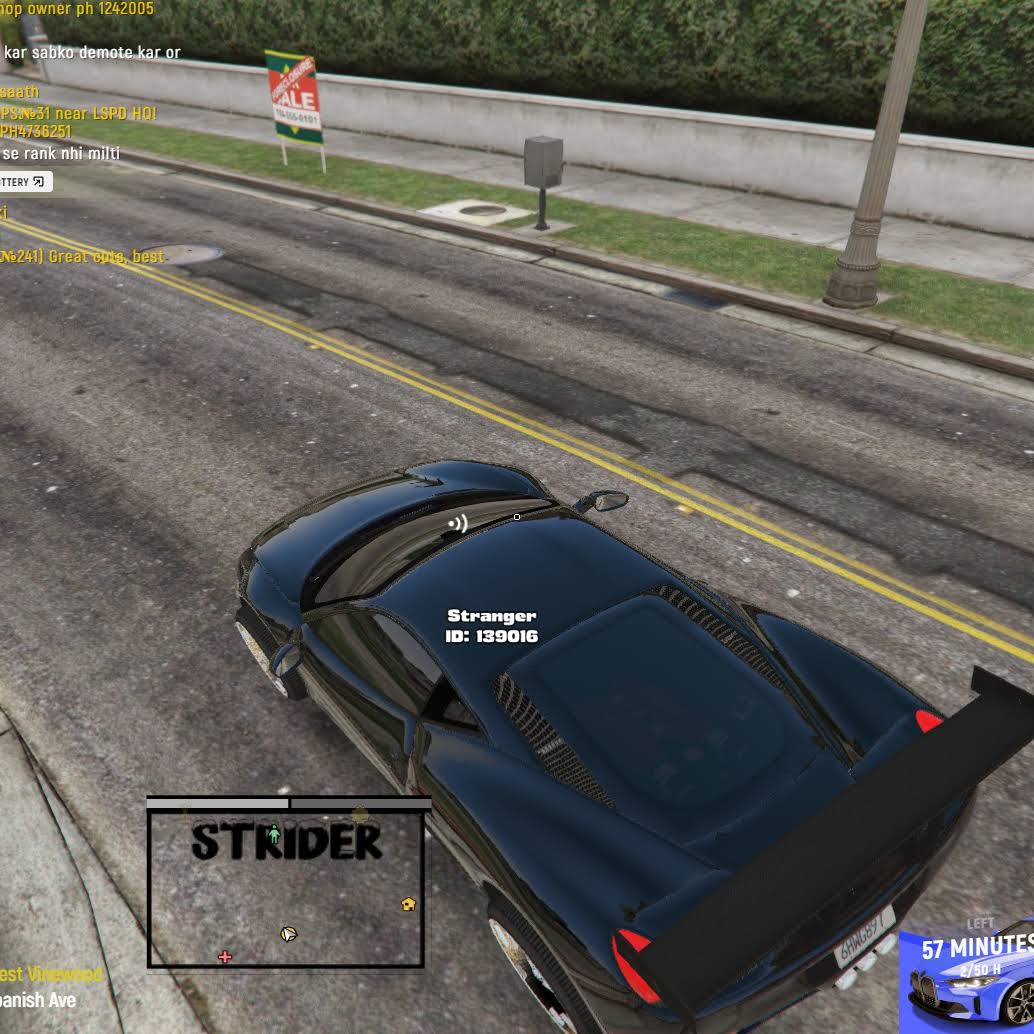Click the player arrow on the minimap

288,934
